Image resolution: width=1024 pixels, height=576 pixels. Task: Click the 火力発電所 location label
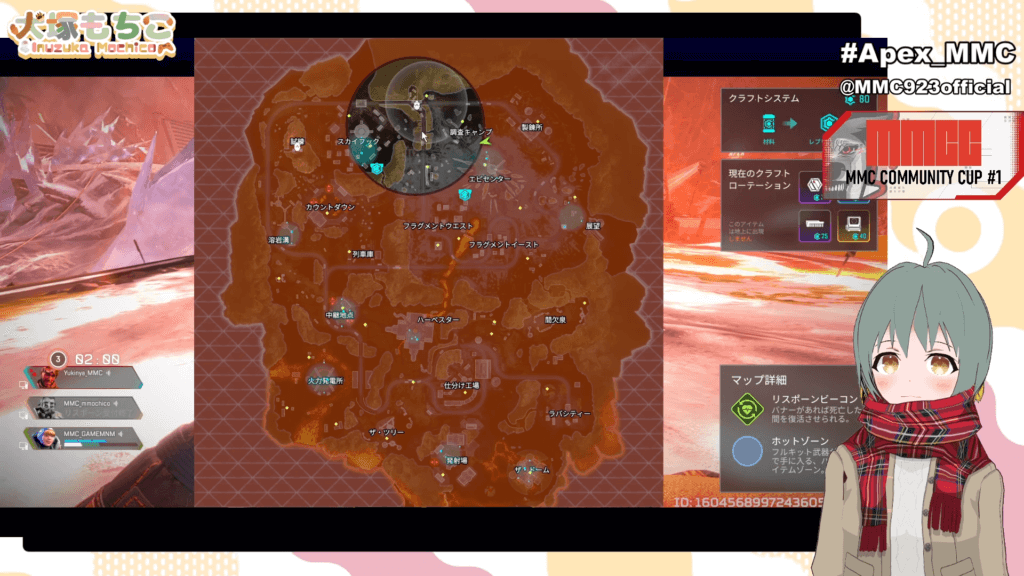tap(325, 381)
